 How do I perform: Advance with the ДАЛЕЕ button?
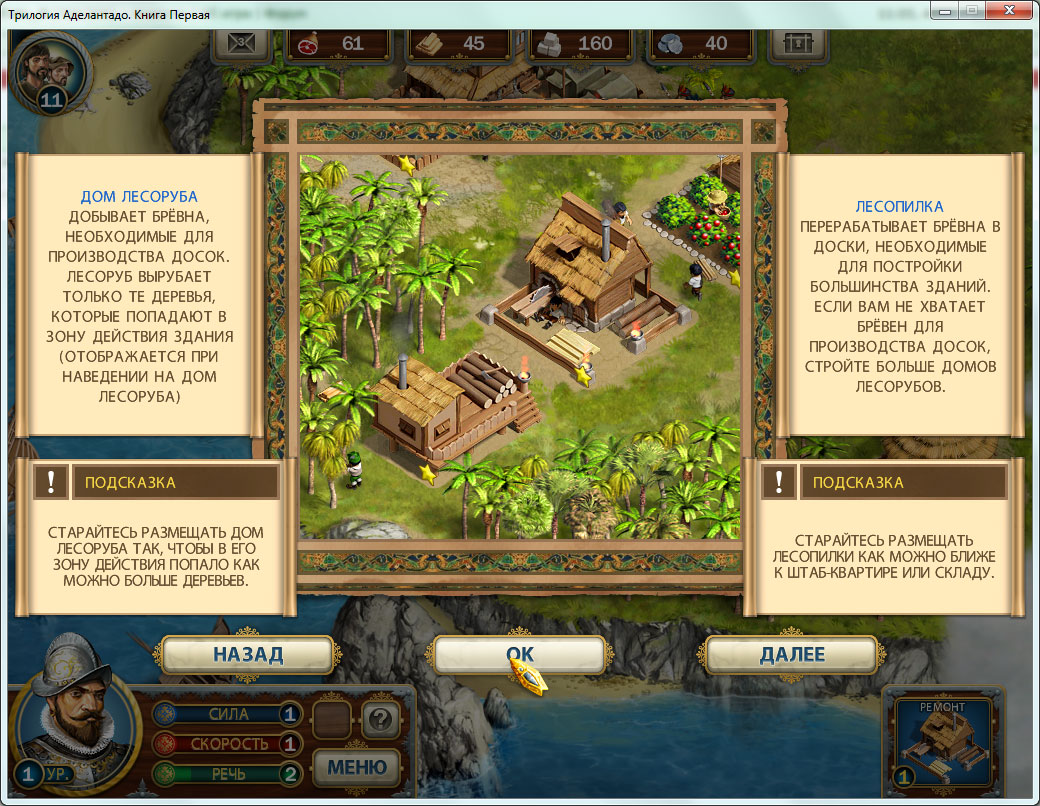click(x=792, y=654)
